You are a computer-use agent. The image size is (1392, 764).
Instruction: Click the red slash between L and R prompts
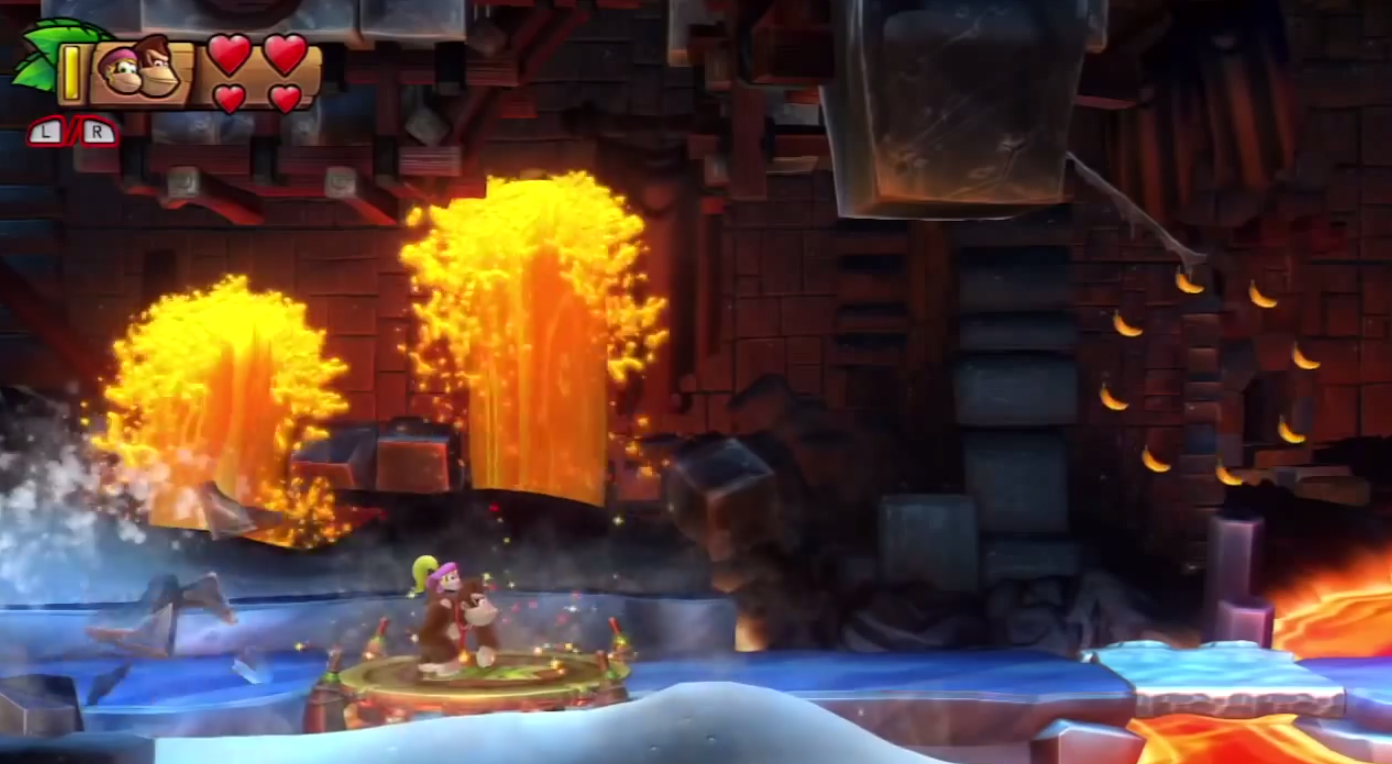pos(73,132)
